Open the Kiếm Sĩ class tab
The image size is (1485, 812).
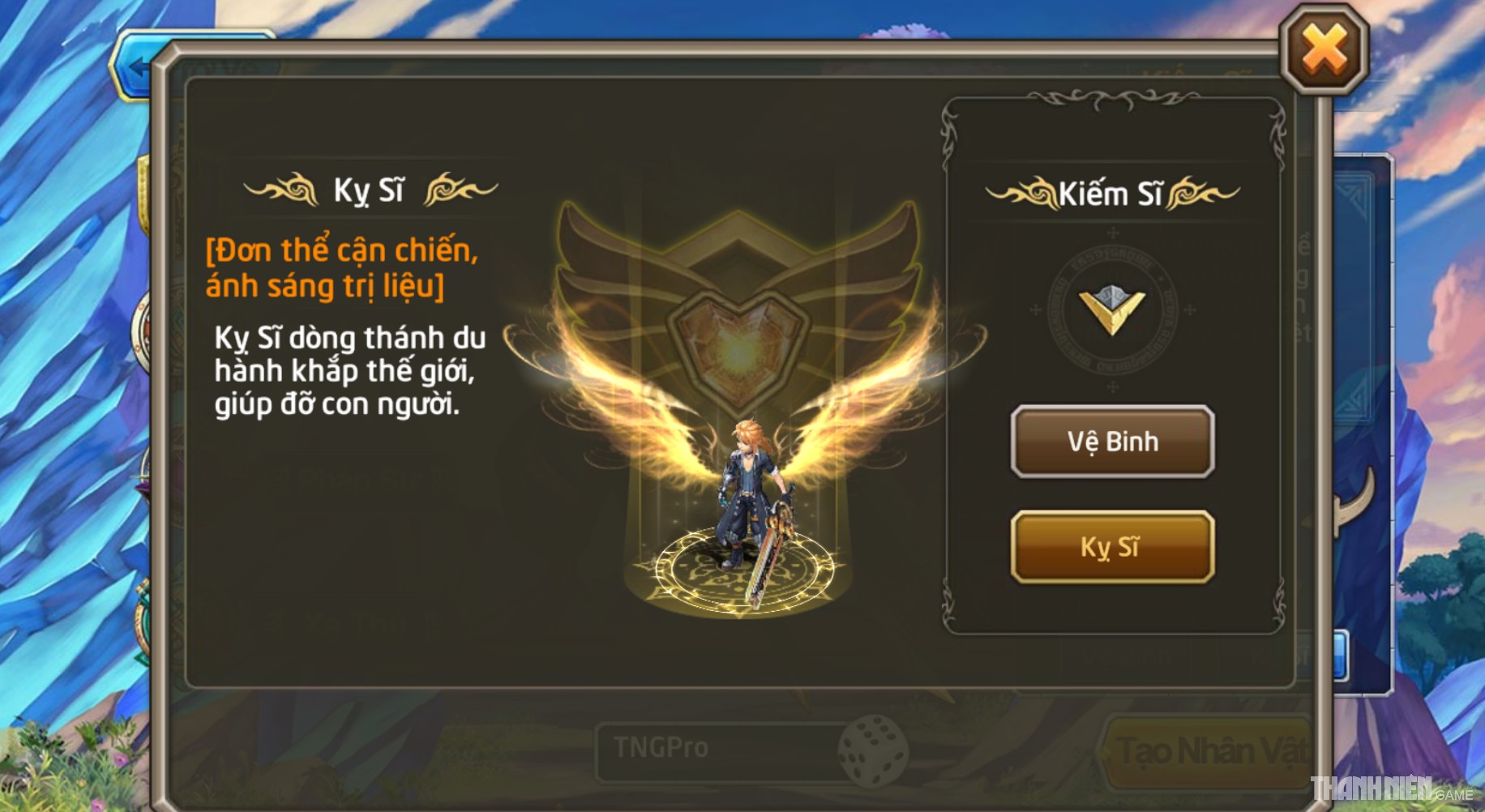click(x=1111, y=191)
